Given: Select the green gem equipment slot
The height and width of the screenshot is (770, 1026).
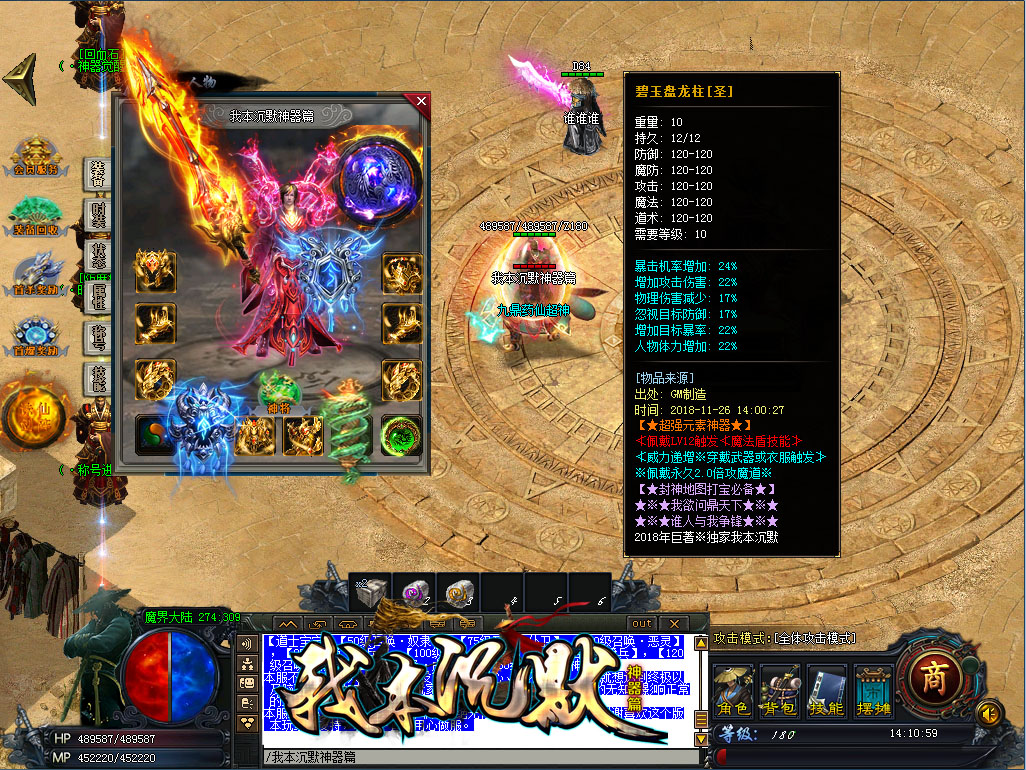Looking at the screenshot, I should point(402,436).
